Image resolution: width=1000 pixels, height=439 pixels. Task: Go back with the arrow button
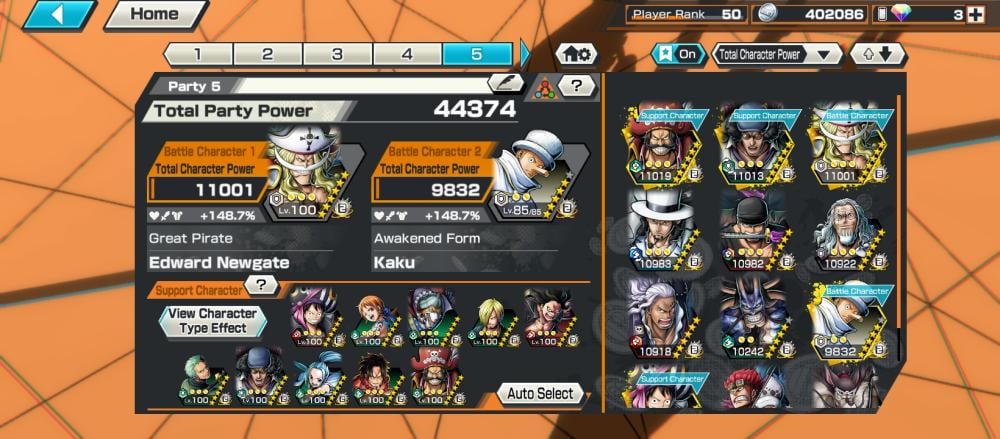(60, 15)
